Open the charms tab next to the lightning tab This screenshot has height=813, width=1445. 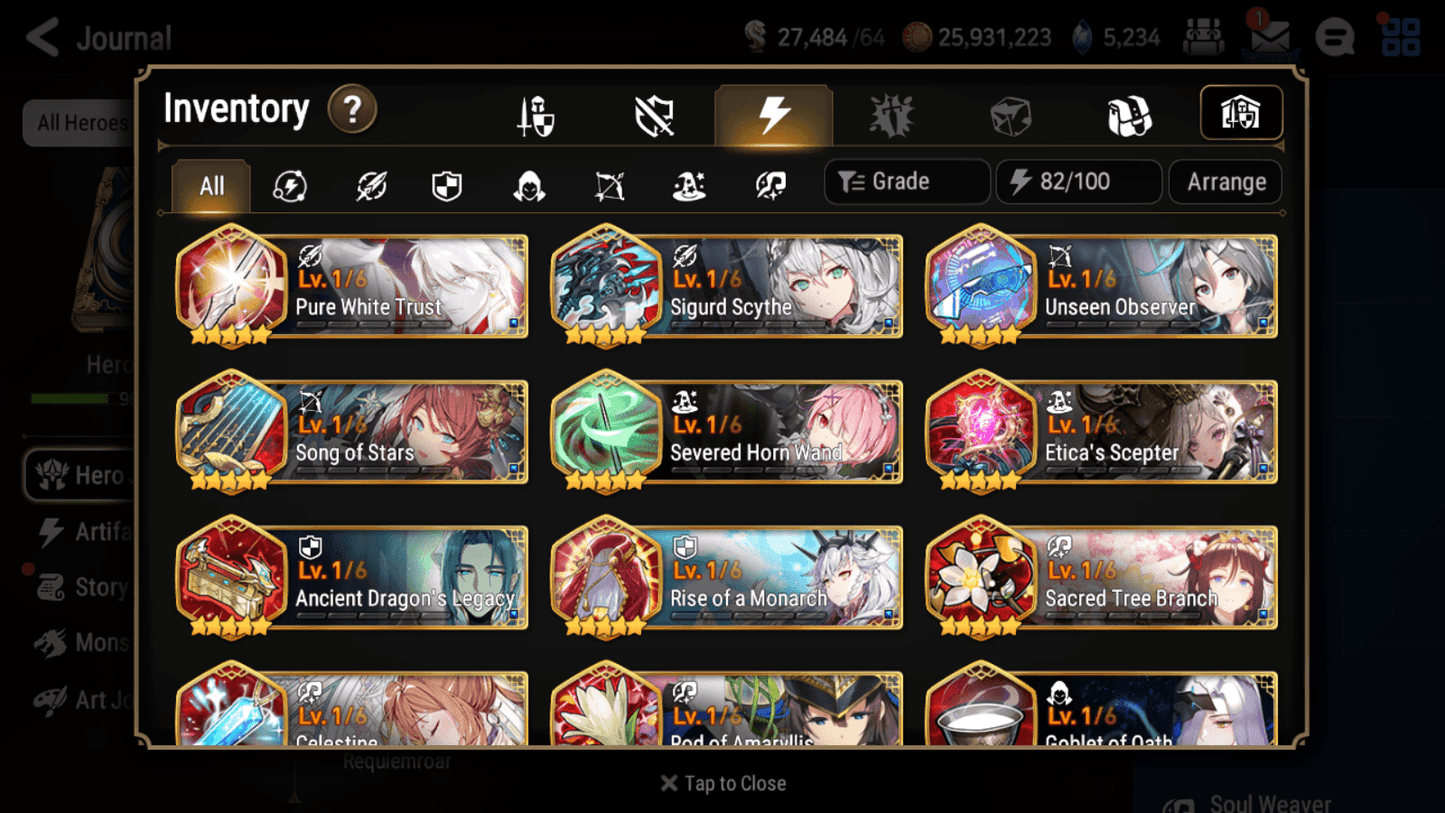point(892,114)
